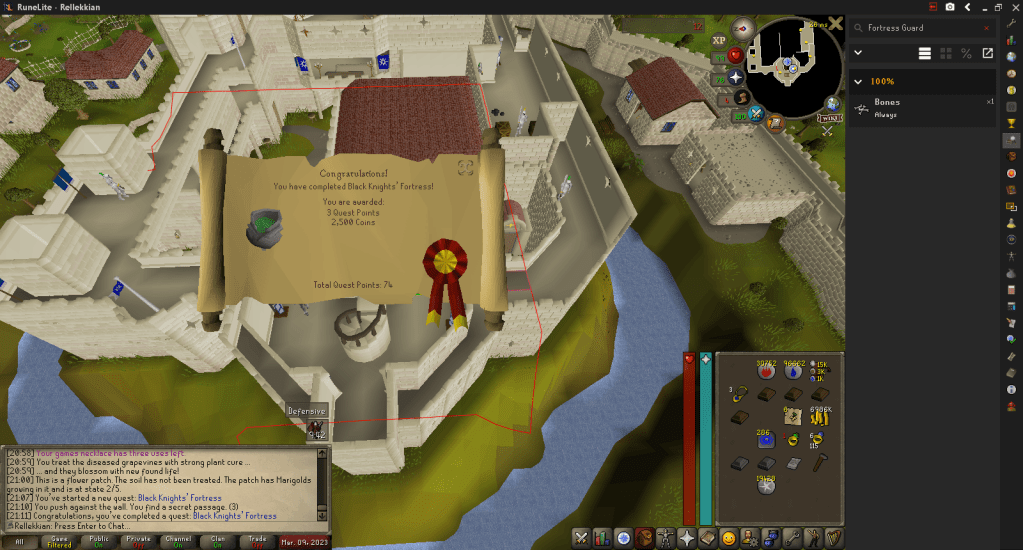This screenshot has height=550, width=1023.
Task: Open the Spellbook tab
Action: click(x=709, y=538)
